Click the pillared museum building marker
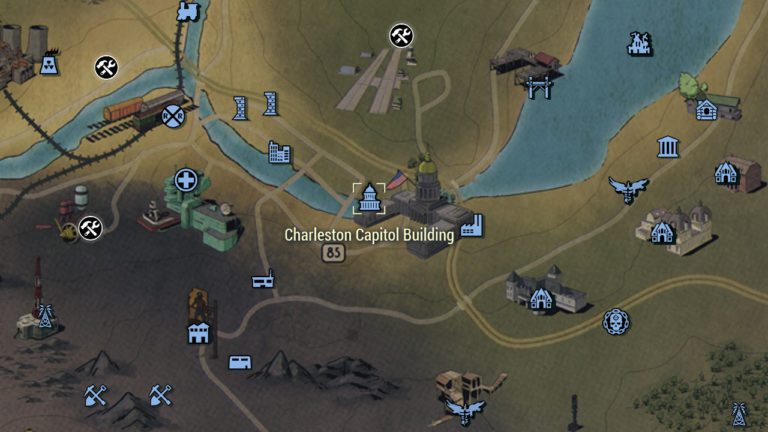This screenshot has width=768, height=432. [x=668, y=148]
